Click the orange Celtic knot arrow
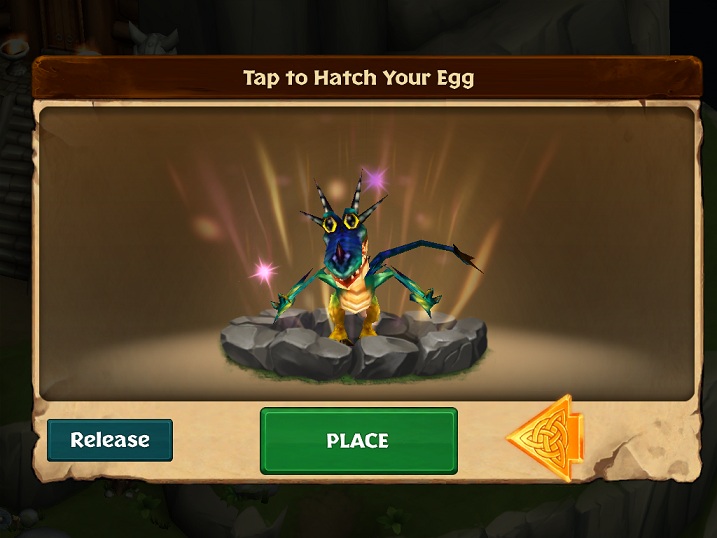 coord(546,438)
